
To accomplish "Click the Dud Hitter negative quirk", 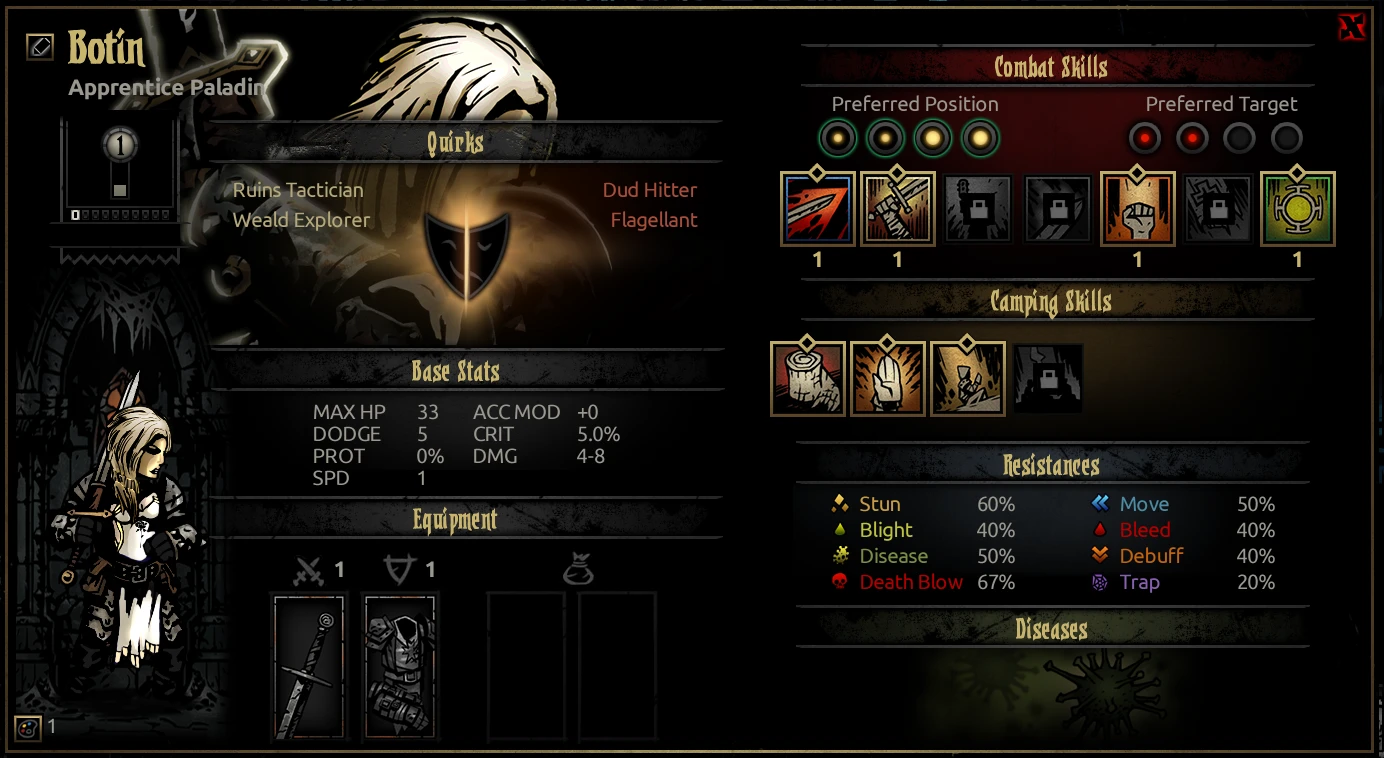I will point(649,190).
